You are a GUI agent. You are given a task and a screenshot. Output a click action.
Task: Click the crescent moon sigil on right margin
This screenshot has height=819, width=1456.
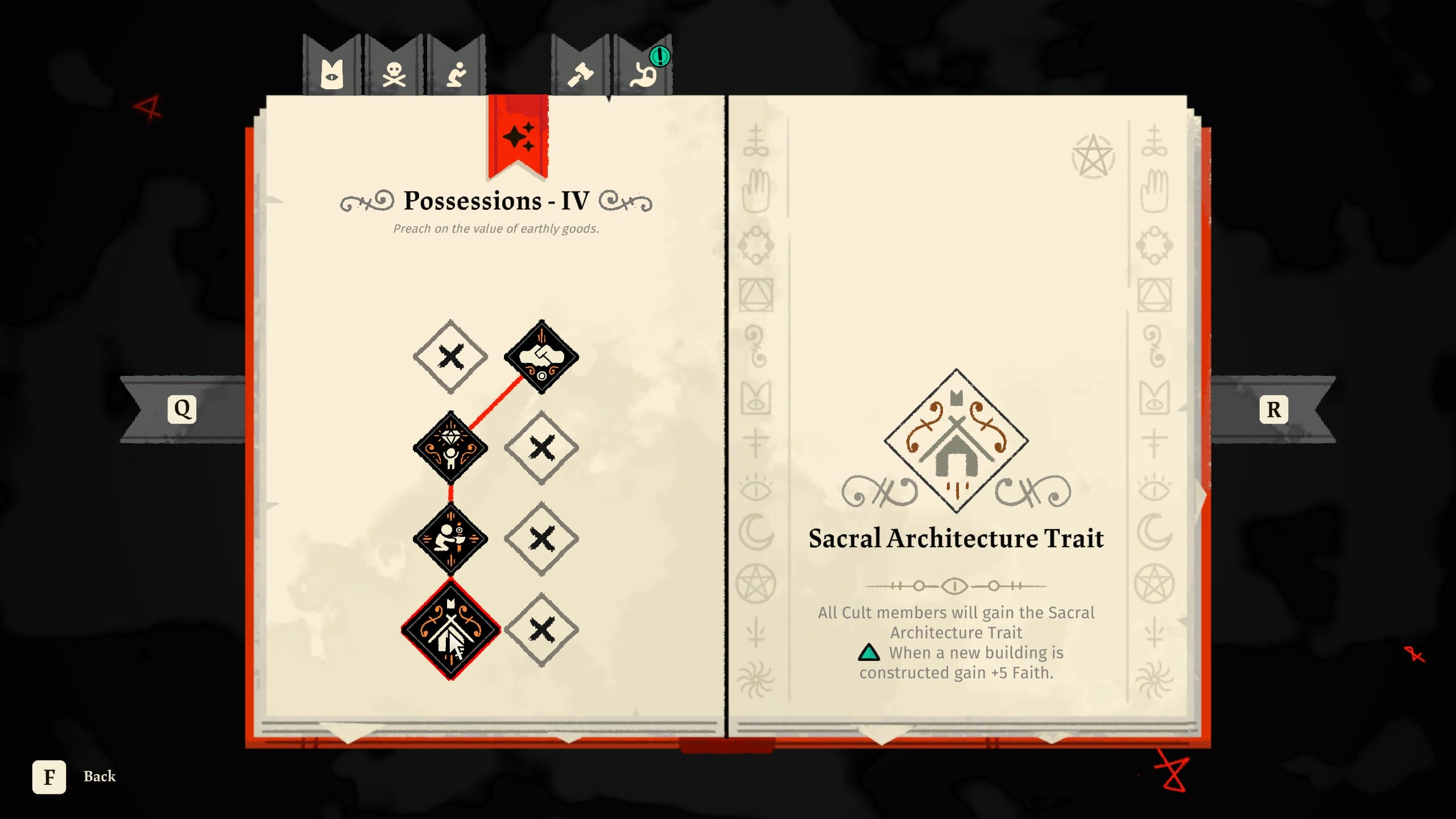coord(1156,528)
